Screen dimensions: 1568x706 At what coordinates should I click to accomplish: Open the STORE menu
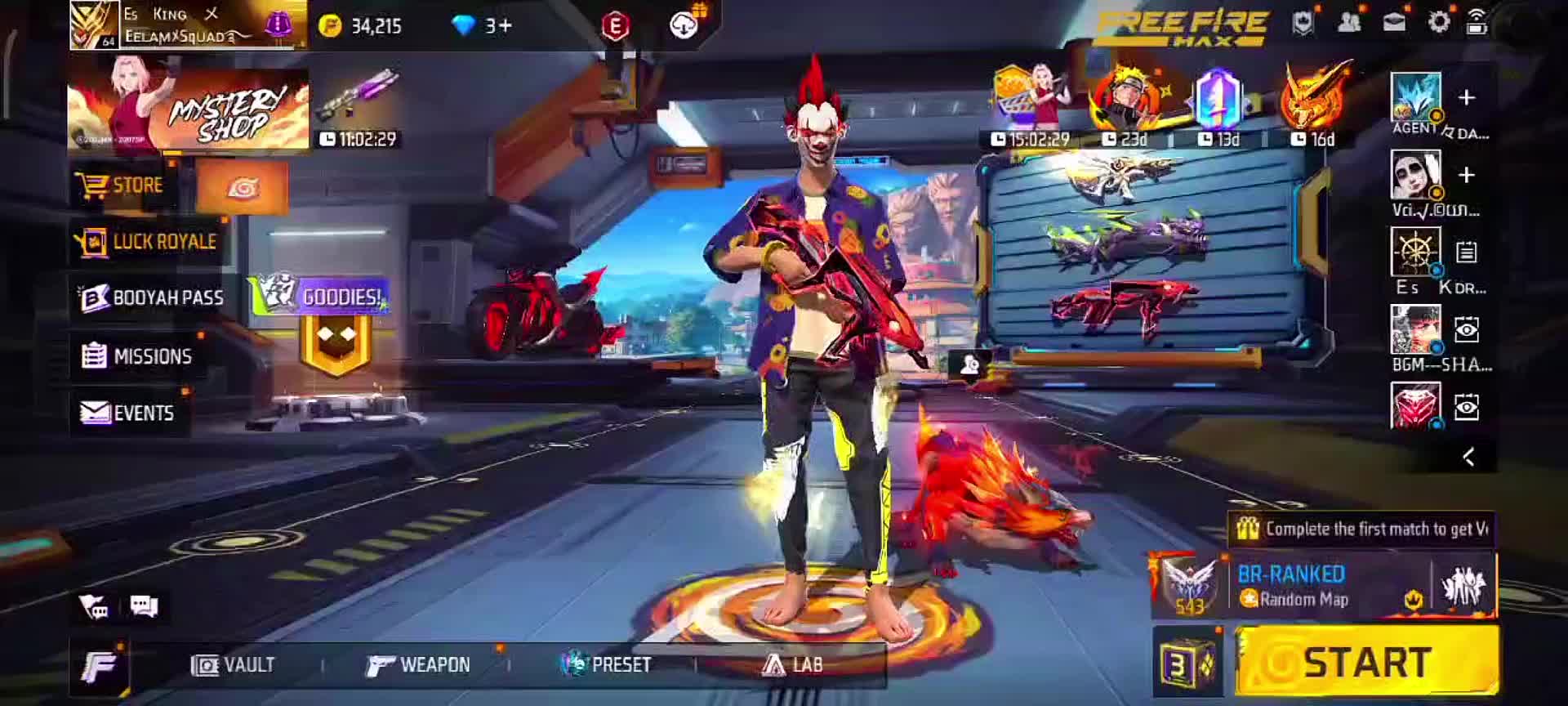click(121, 185)
